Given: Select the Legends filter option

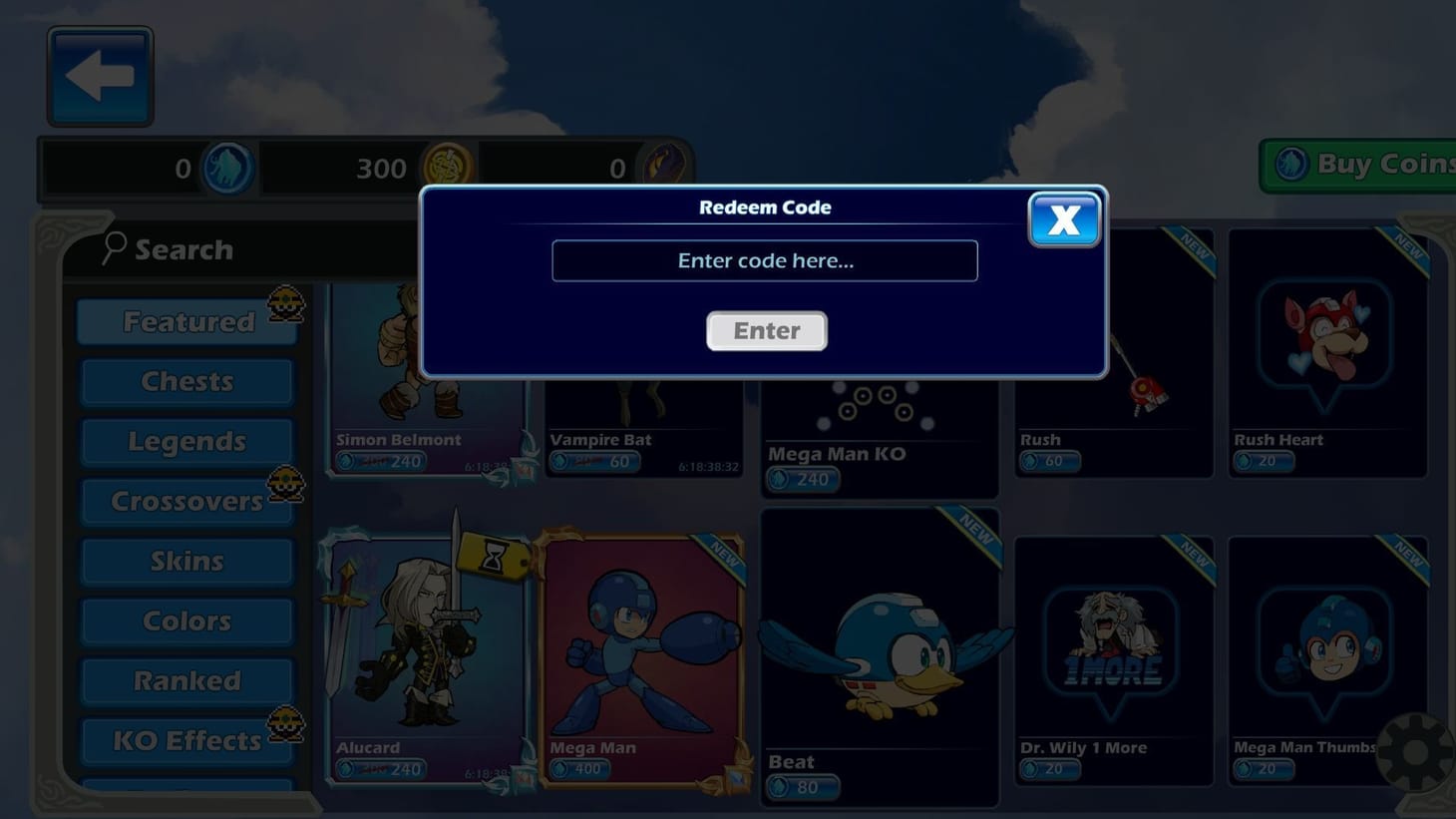Looking at the screenshot, I should [186, 441].
